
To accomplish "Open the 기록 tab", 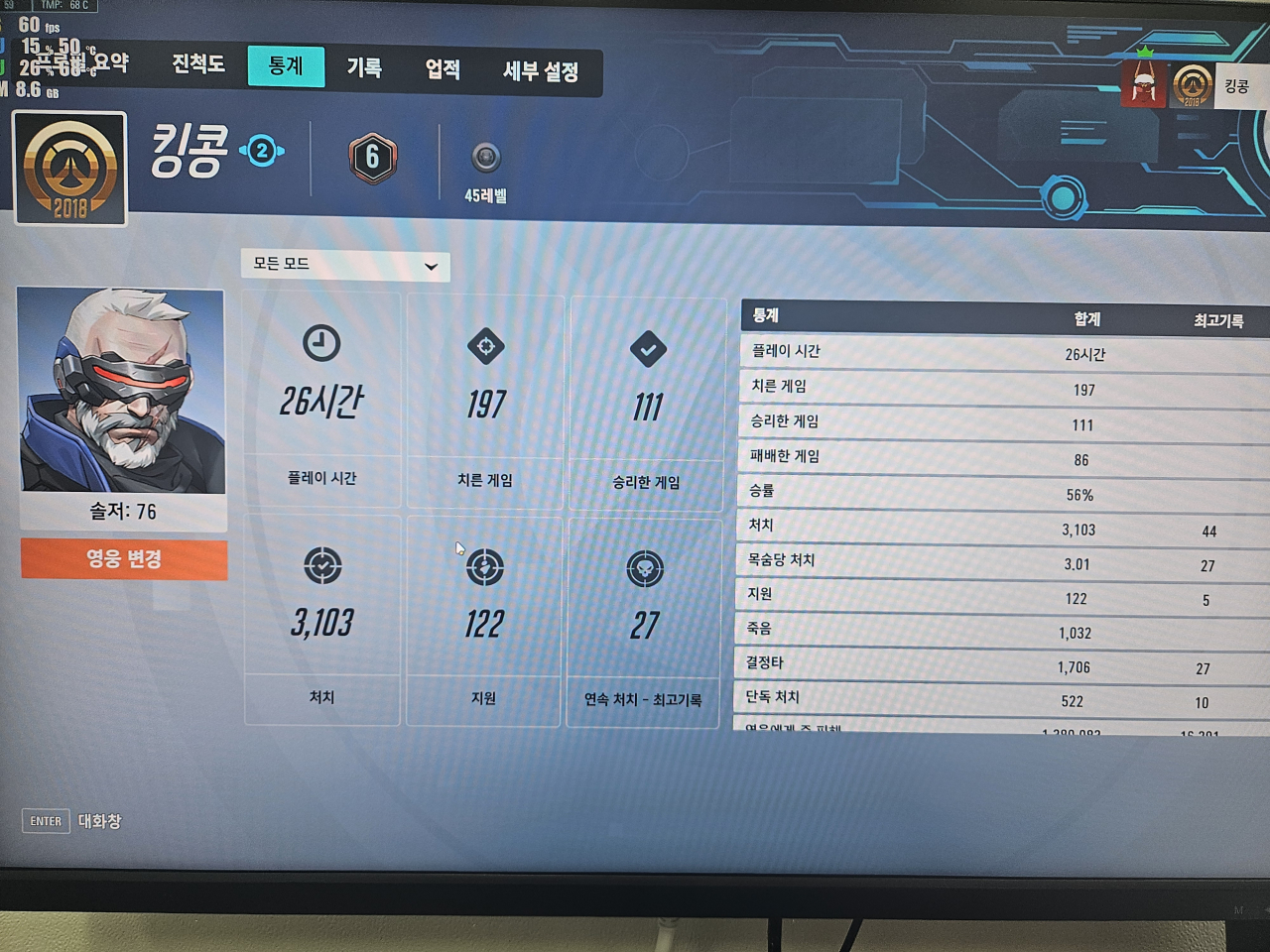I will [364, 67].
